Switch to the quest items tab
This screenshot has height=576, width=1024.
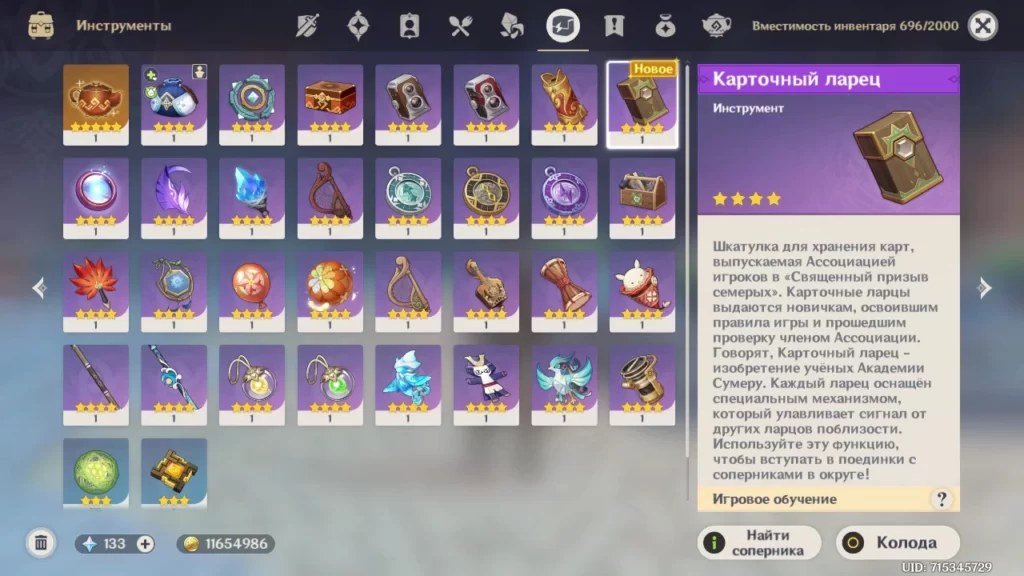click(x=613, y=26)
